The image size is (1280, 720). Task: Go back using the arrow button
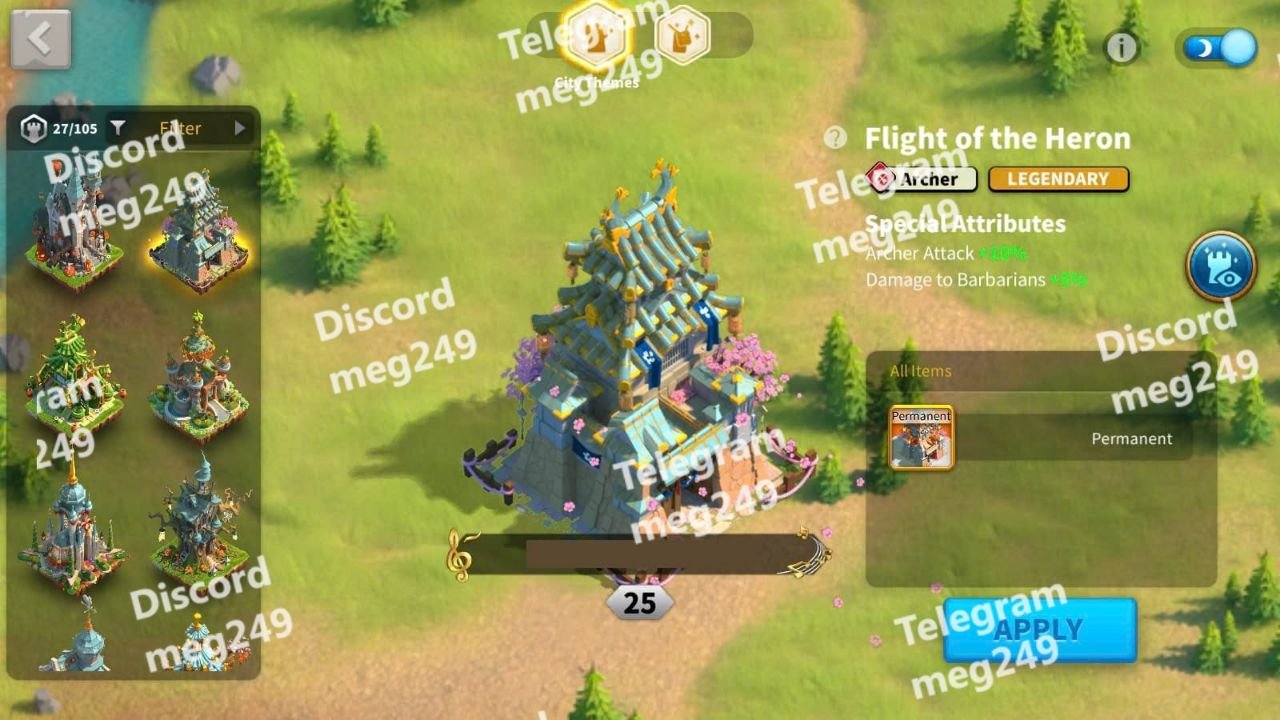[40, 39]
